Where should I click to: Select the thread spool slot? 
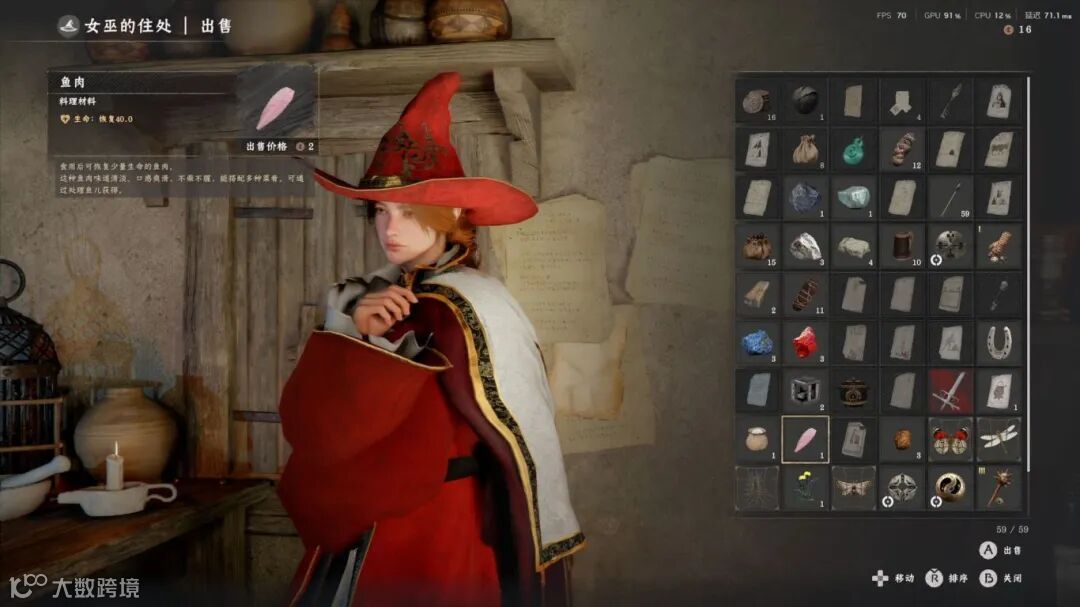(902, 245)
